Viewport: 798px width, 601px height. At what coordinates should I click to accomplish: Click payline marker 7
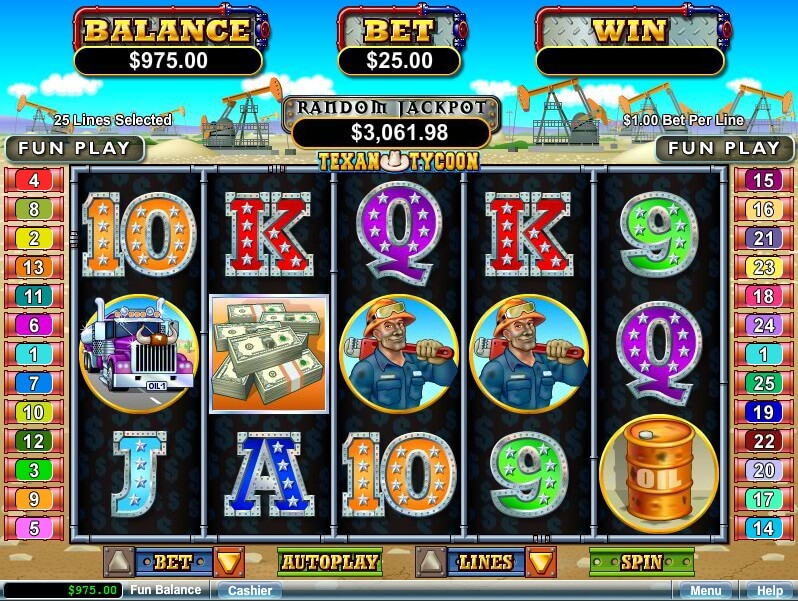(x=33, y=383)
